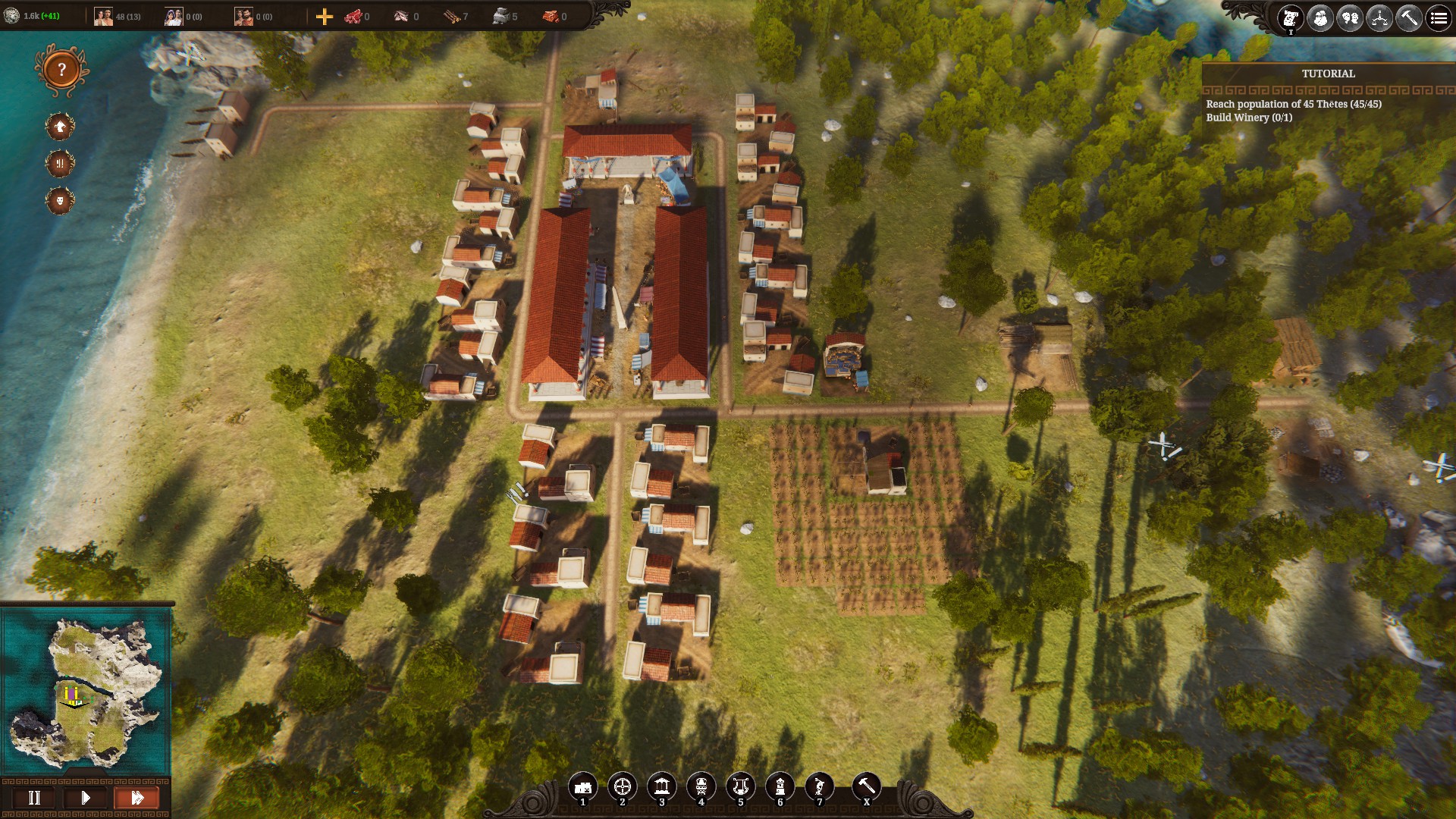The width and height of the screenshot is (1456, 819).
Task: Open the two heads citizens panel
Action: tap(1350, 17)
